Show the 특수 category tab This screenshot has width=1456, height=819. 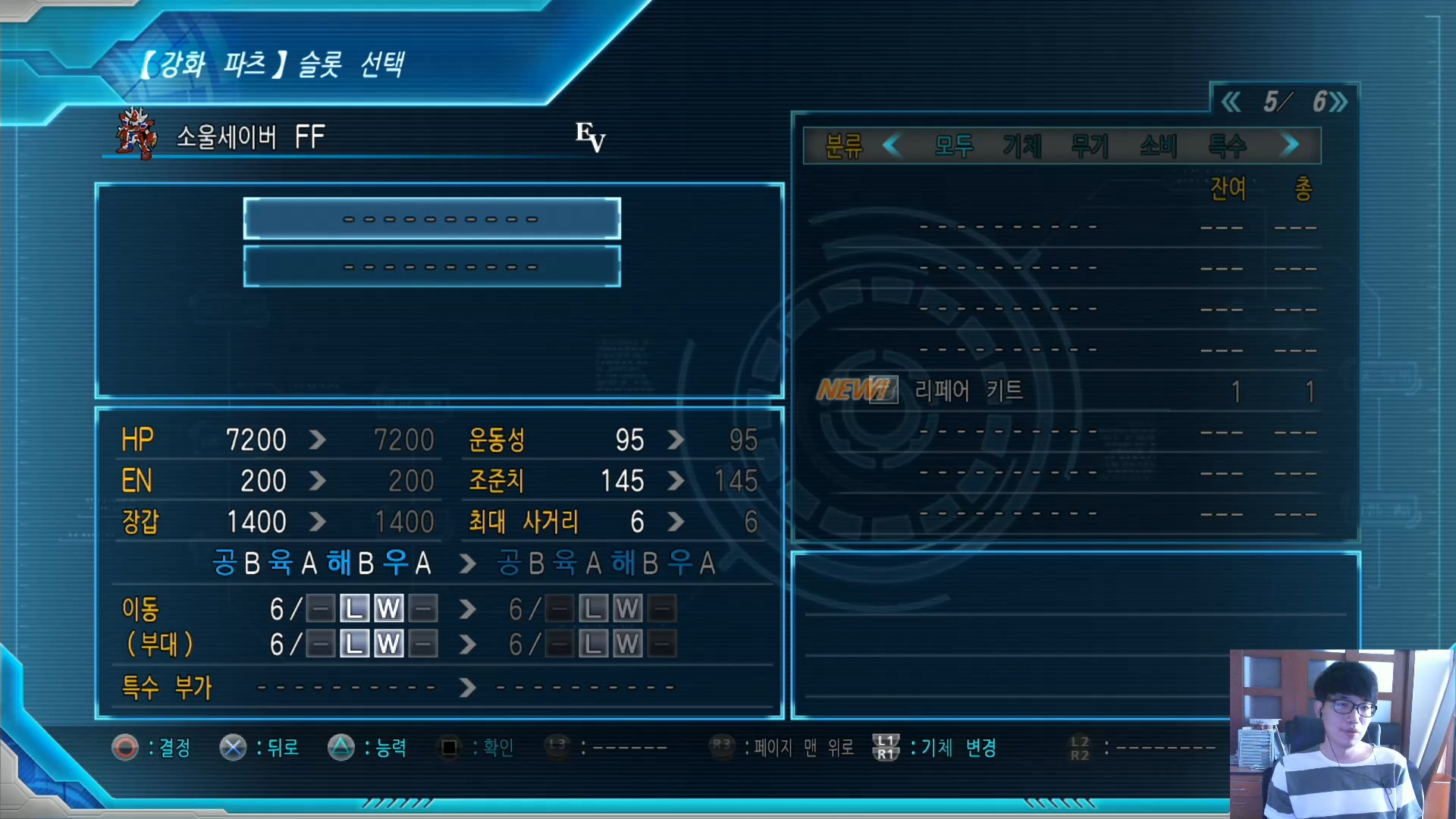tap(1226, 146)
